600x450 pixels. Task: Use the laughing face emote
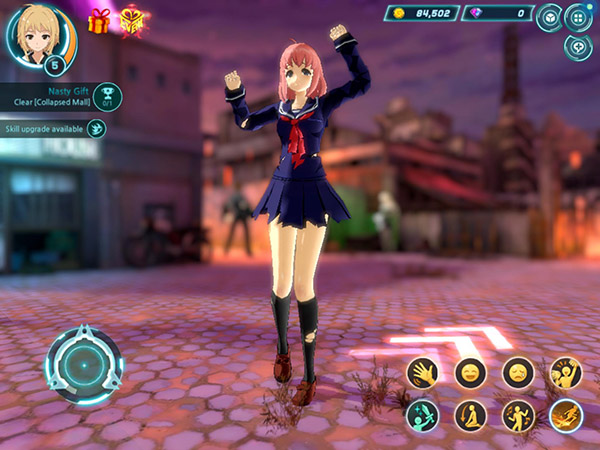pyautogui.click(x=470, y=373)
